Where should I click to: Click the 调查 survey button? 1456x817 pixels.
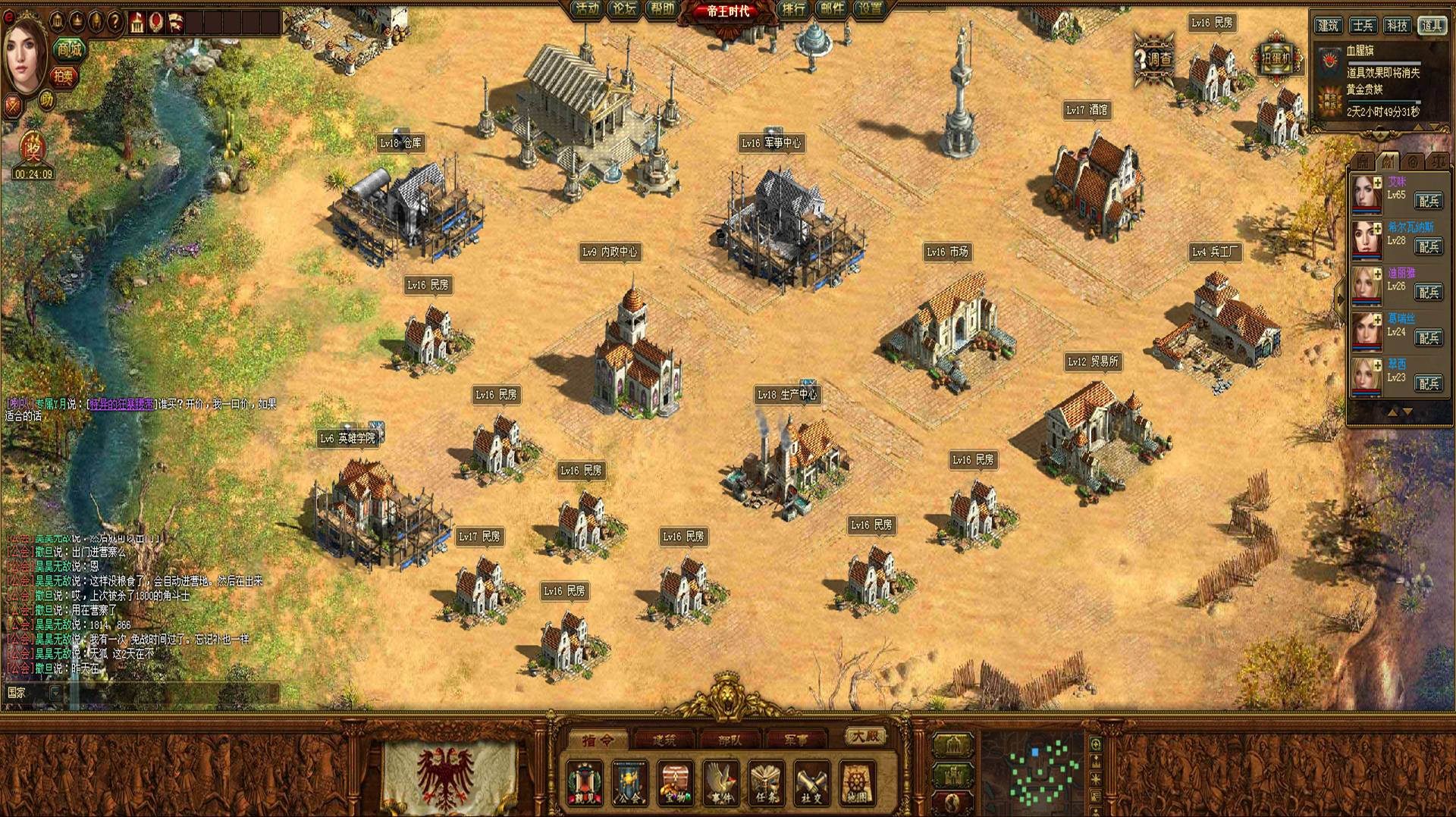(x=1154, y=58)
